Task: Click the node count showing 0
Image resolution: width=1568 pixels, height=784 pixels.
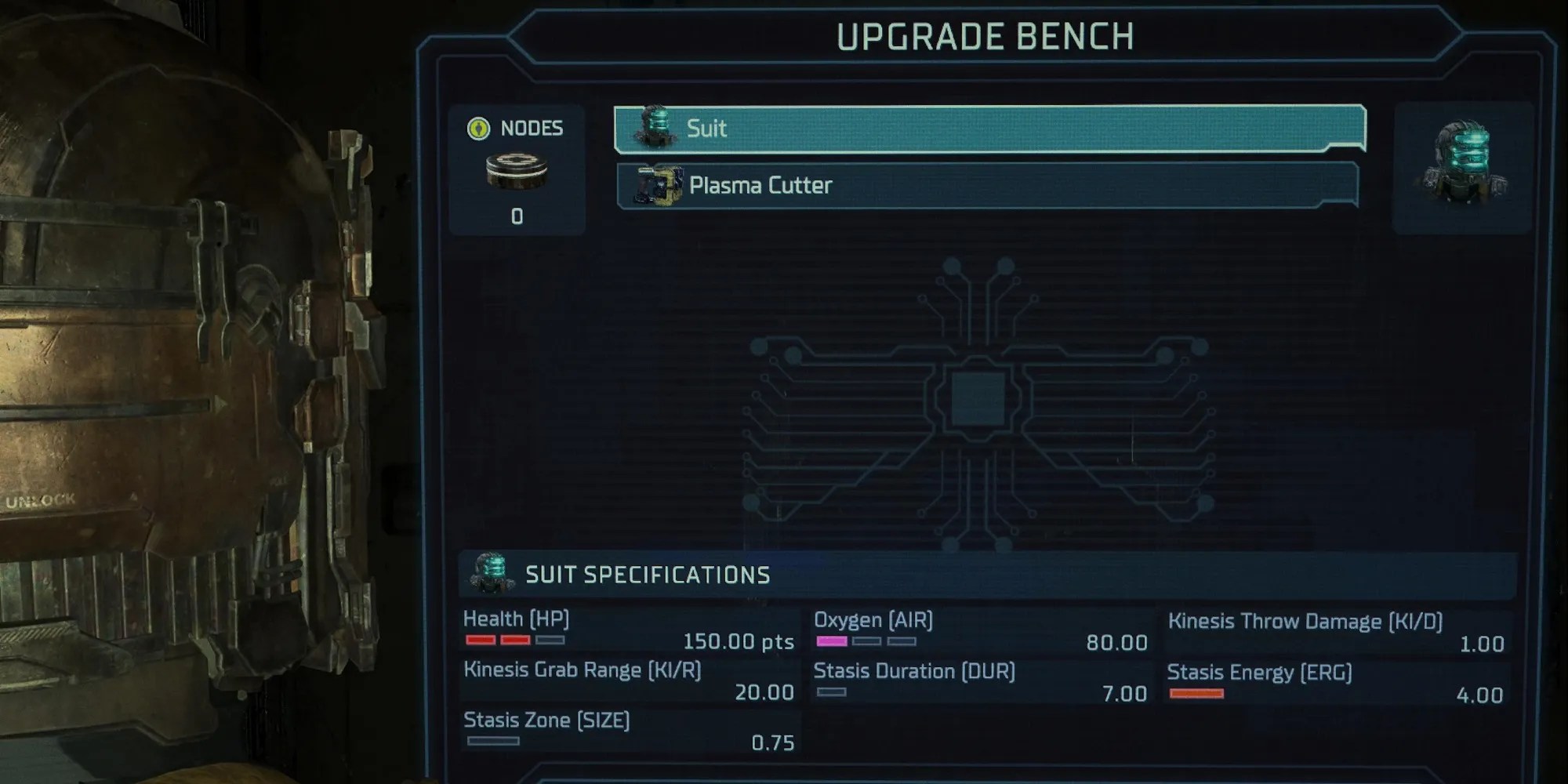Action: point(515,216)
